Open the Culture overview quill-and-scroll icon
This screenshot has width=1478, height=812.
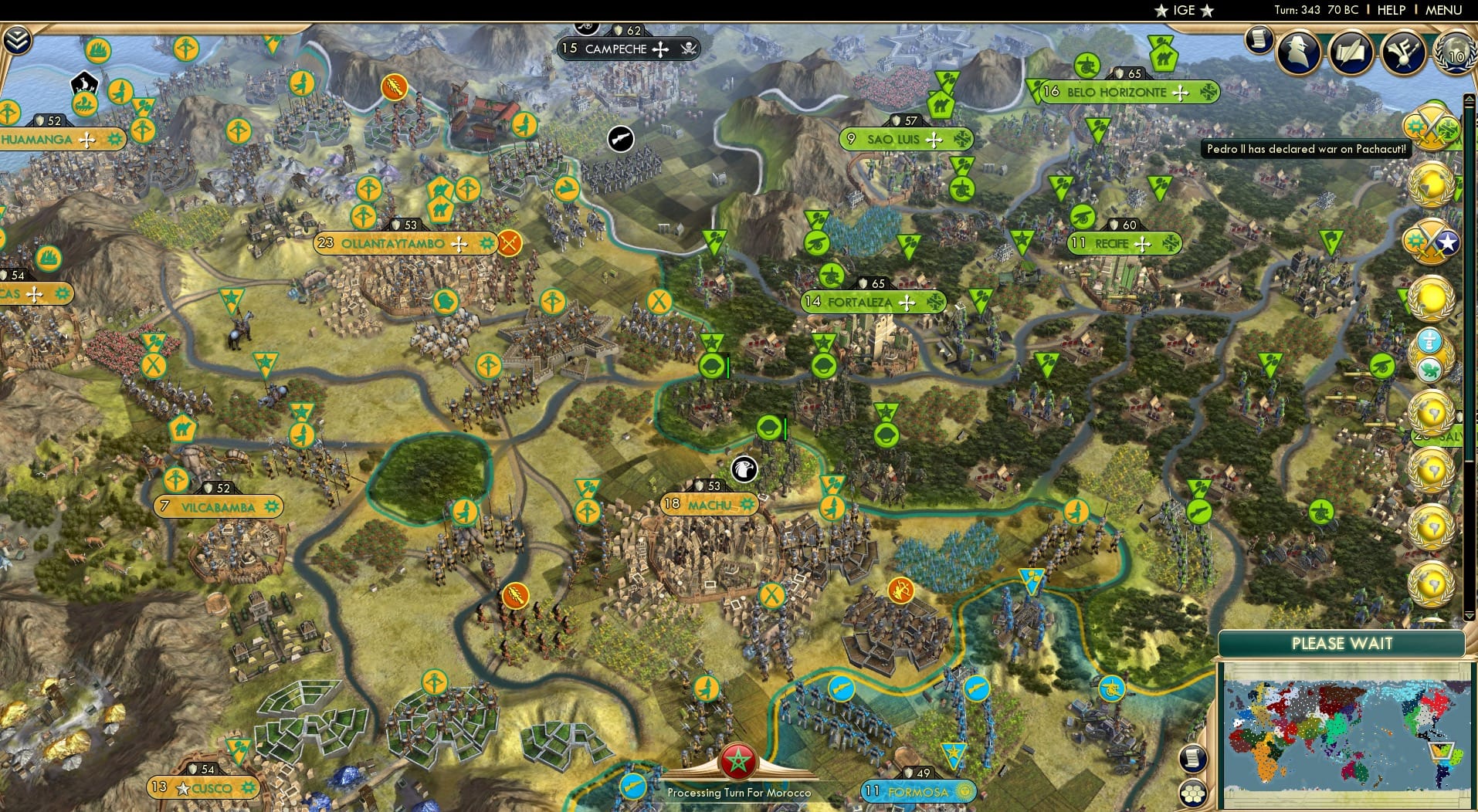tap(1351, 52)
